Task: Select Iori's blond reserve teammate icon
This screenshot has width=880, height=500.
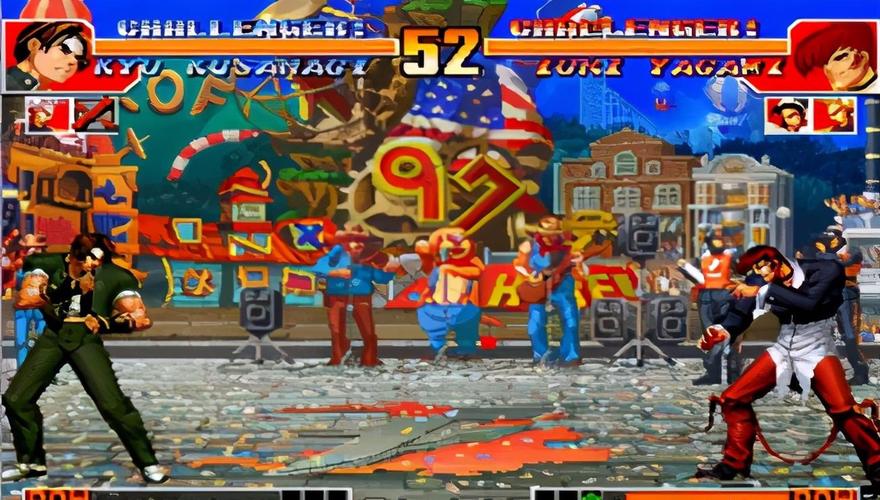Action: click(834, 115)
